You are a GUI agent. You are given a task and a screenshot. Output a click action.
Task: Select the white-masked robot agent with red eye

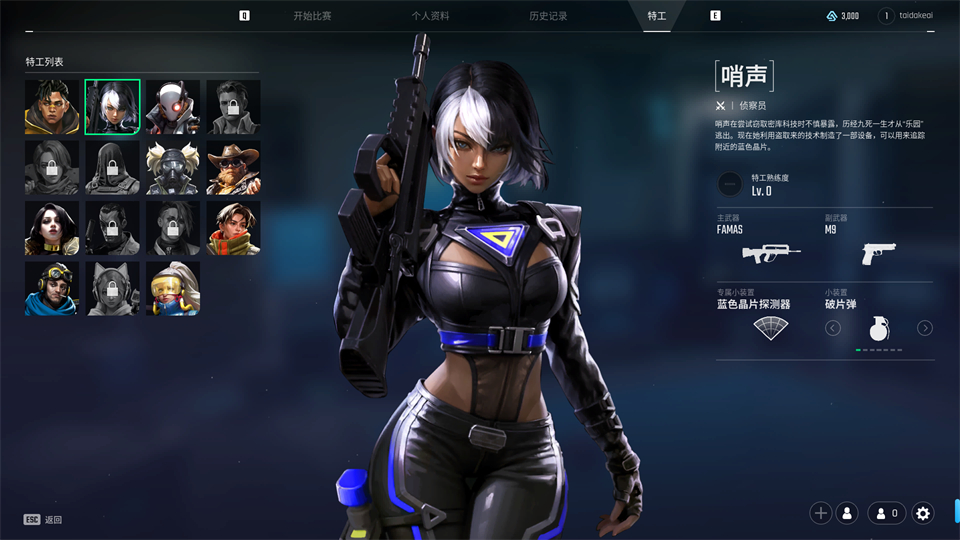point(173,107)
